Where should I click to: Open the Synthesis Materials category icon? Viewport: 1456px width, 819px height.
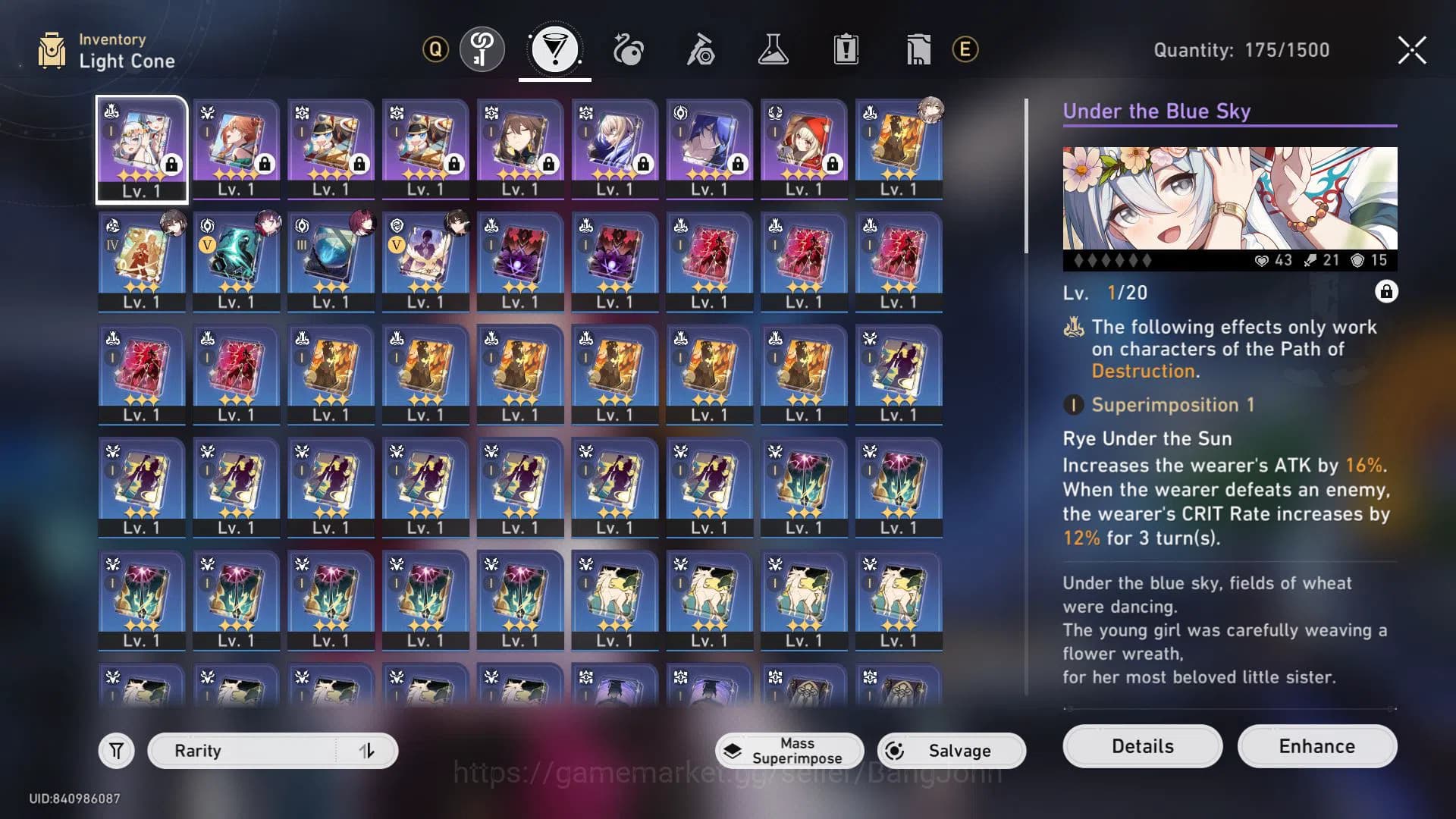pos(700,48)
